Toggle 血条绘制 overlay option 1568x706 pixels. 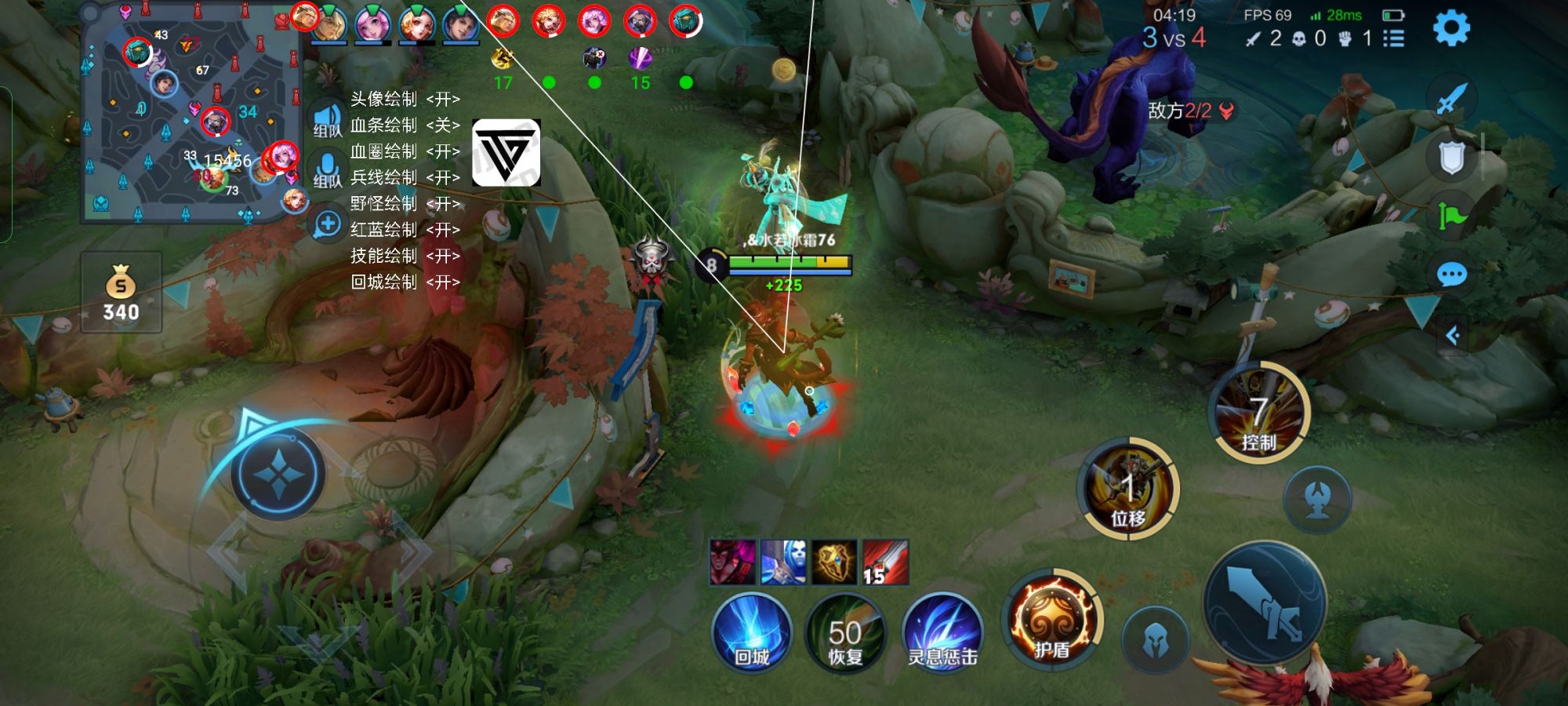(405, 125)
